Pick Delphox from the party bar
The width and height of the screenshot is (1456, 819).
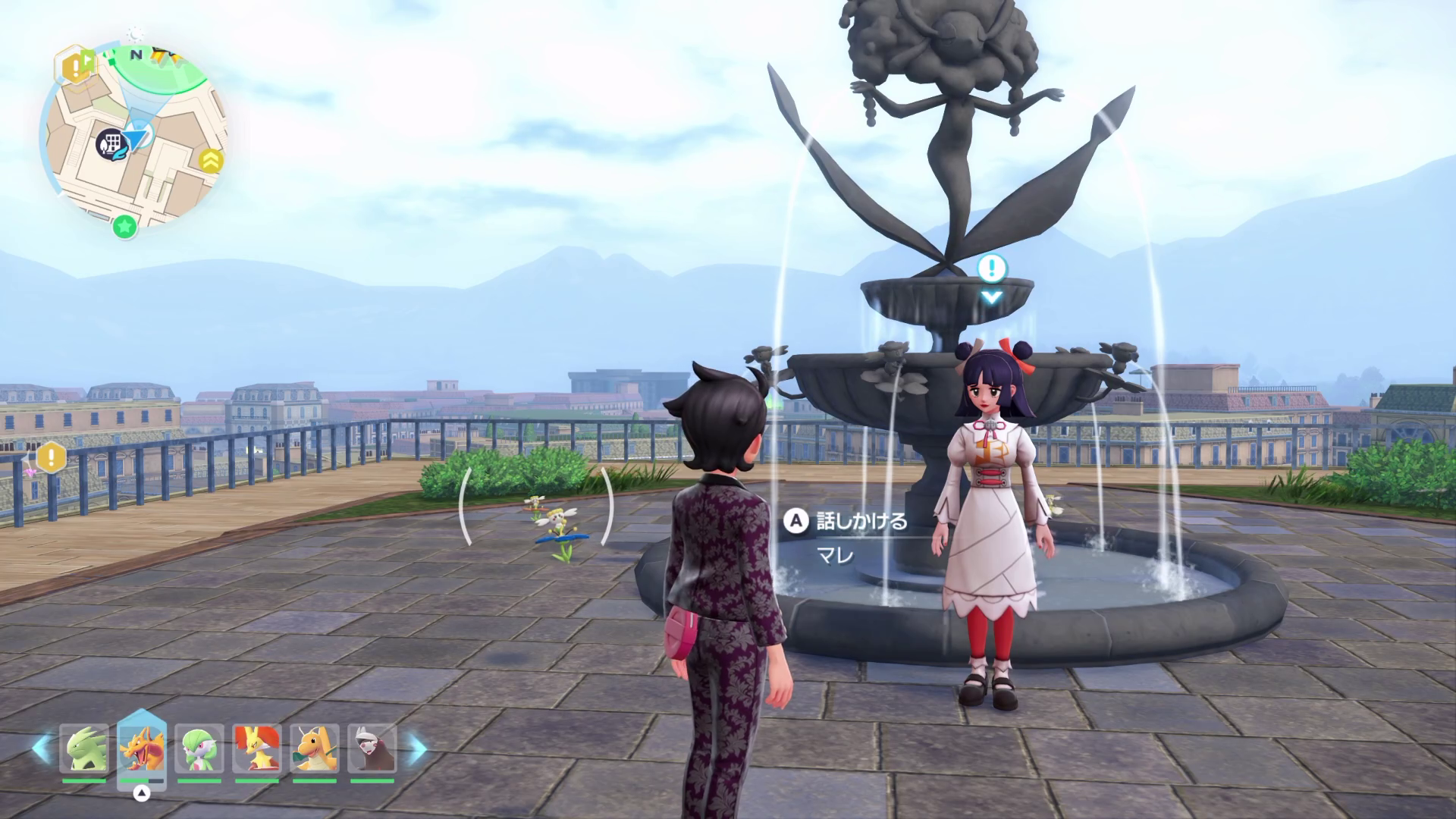(257, 748)
